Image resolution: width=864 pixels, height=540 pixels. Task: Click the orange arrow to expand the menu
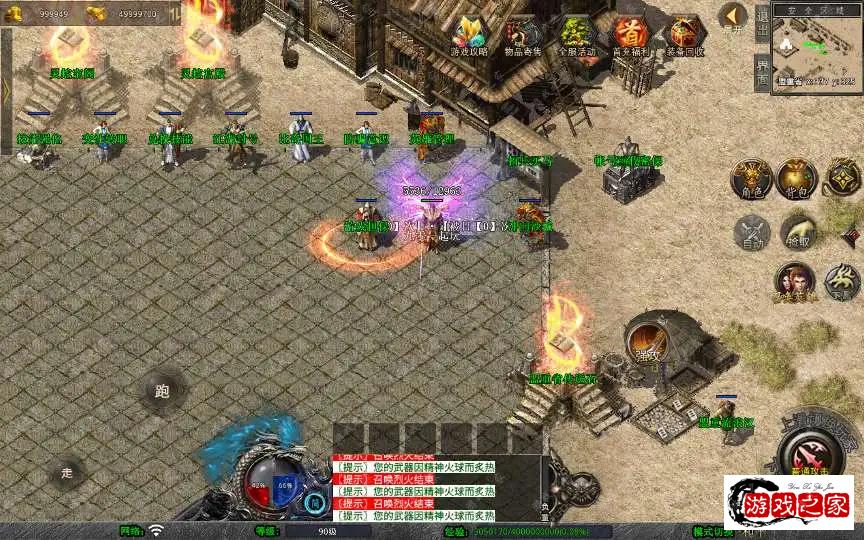click(x=733, y=16)
